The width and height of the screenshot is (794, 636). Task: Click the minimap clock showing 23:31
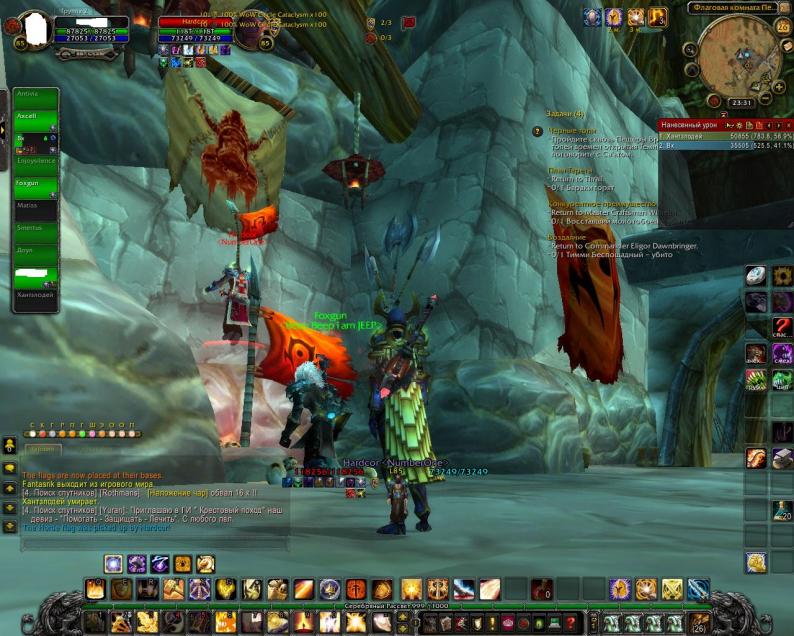tap(741, 102)
